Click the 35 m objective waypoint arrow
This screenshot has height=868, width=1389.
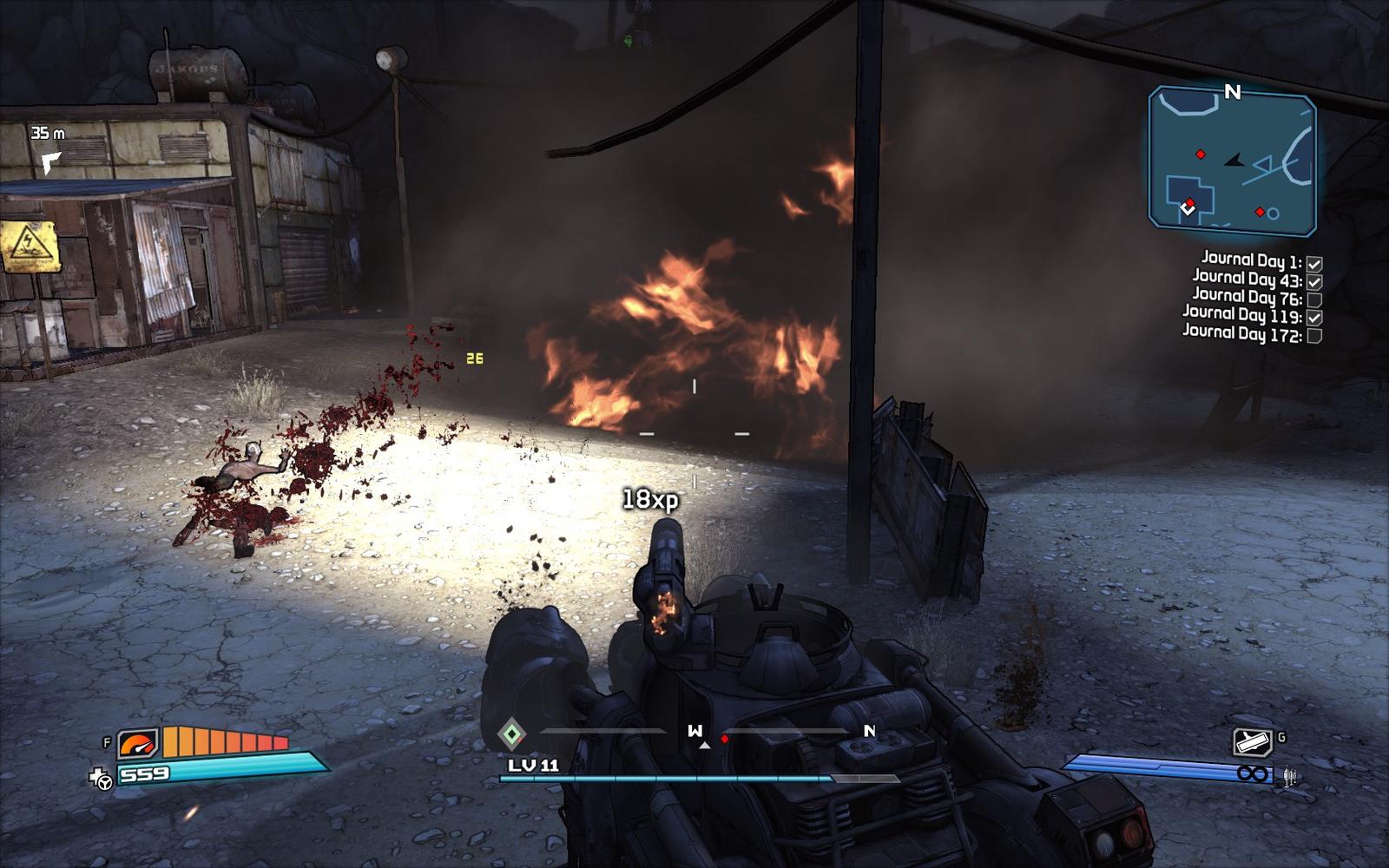(x=51, y=161)
